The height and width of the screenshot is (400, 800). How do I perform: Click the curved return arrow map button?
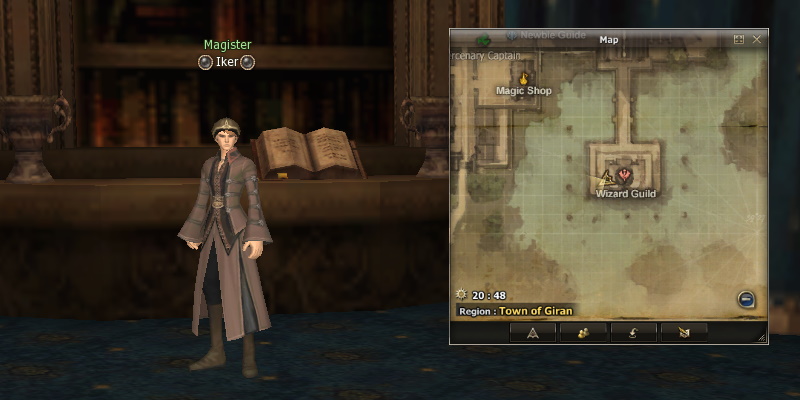point(634,332)
